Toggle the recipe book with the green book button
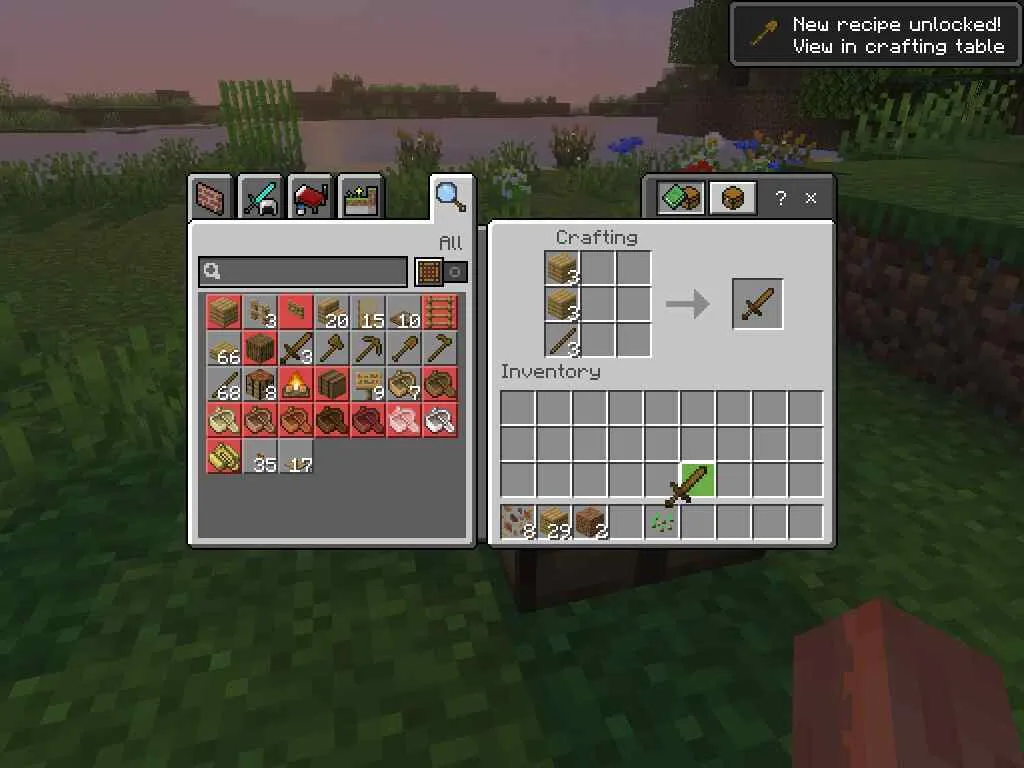1024x768 pixels. (x=681, y=198)
